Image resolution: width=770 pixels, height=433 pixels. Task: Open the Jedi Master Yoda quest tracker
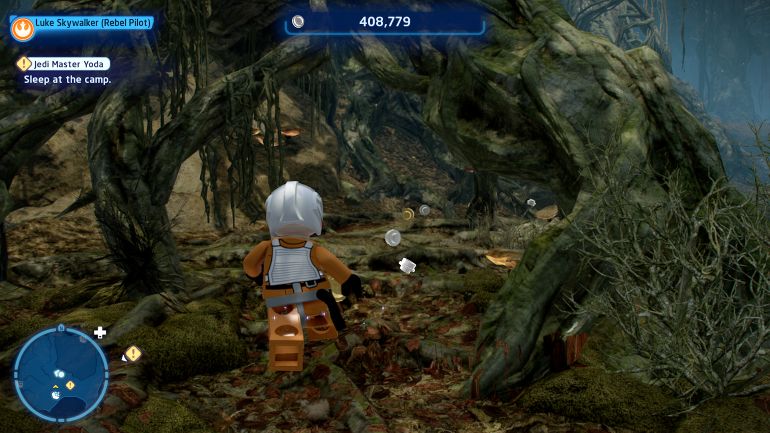click(x=69, y=63)
